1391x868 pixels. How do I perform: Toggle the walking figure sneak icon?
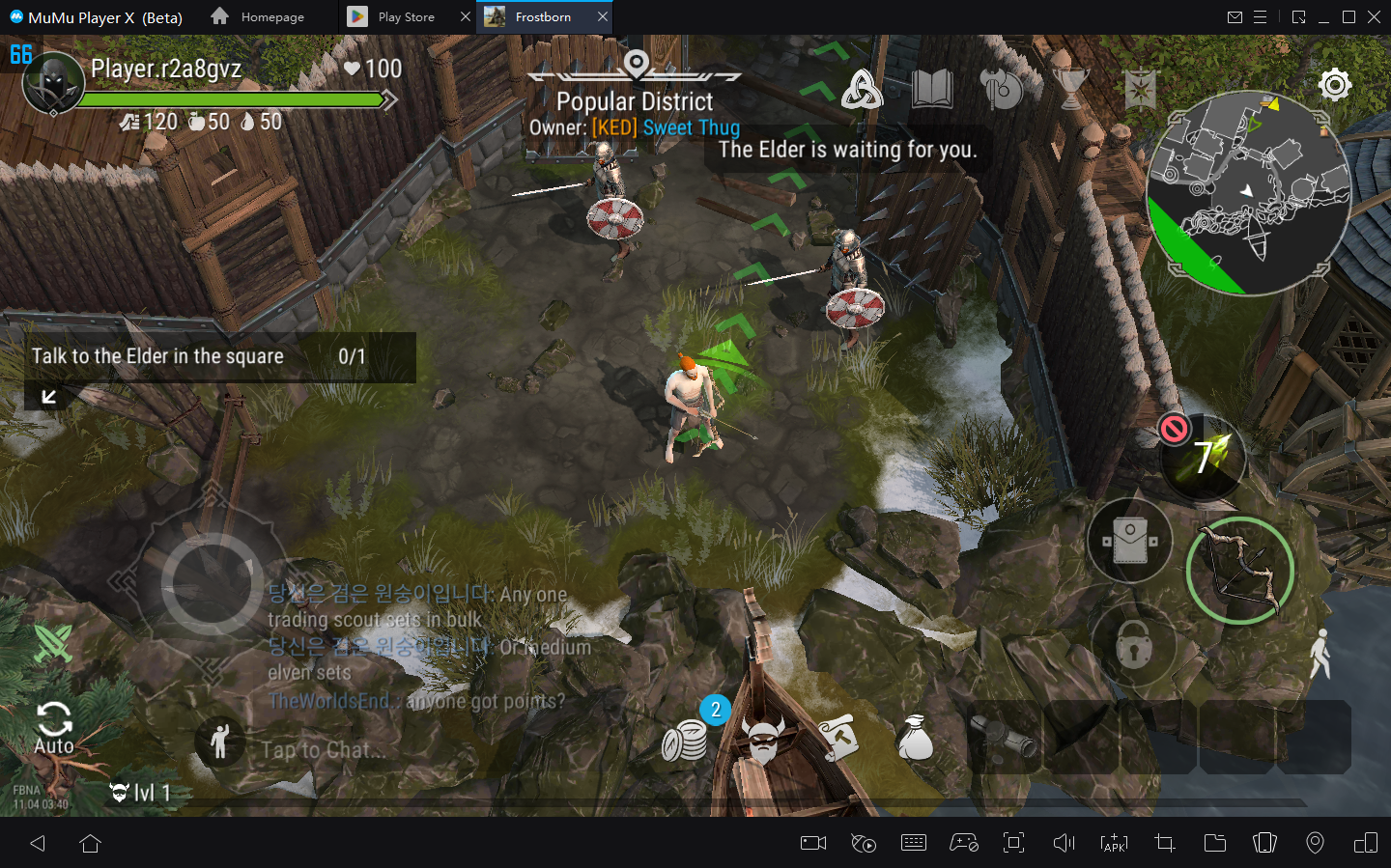coord(1320,654)
